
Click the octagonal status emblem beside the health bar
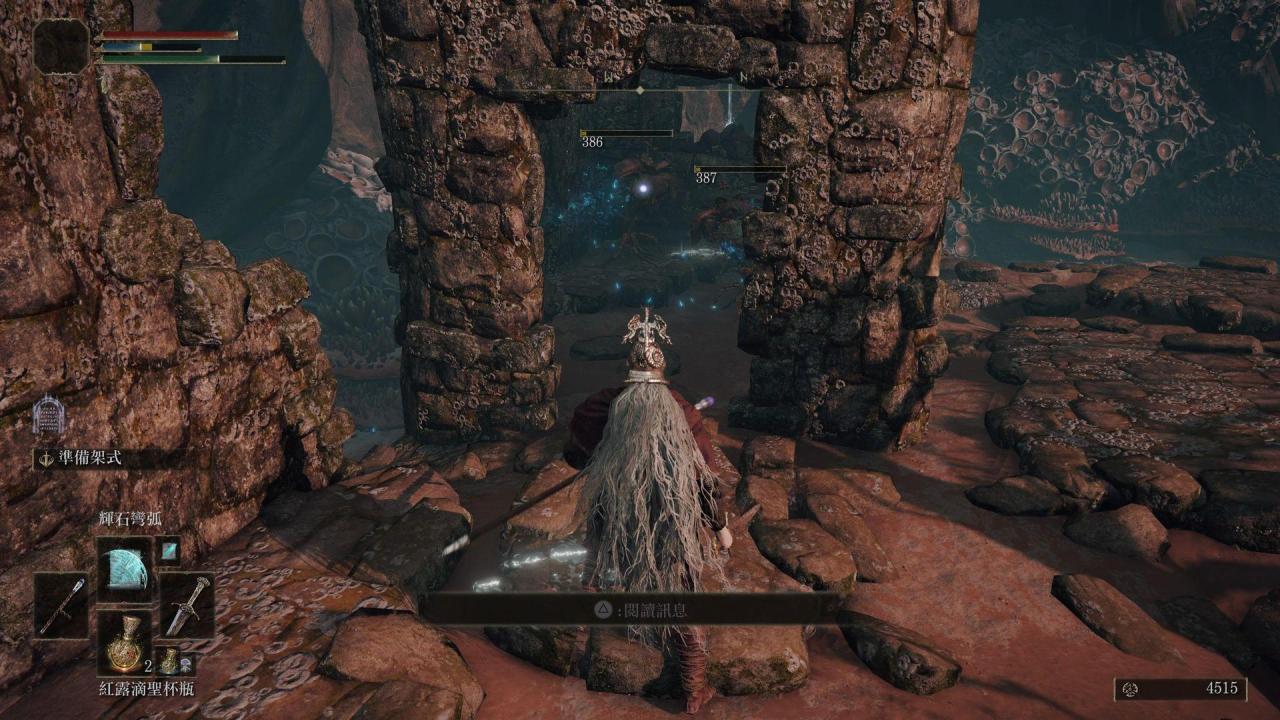pyautogui.click(x=62, y=46)
